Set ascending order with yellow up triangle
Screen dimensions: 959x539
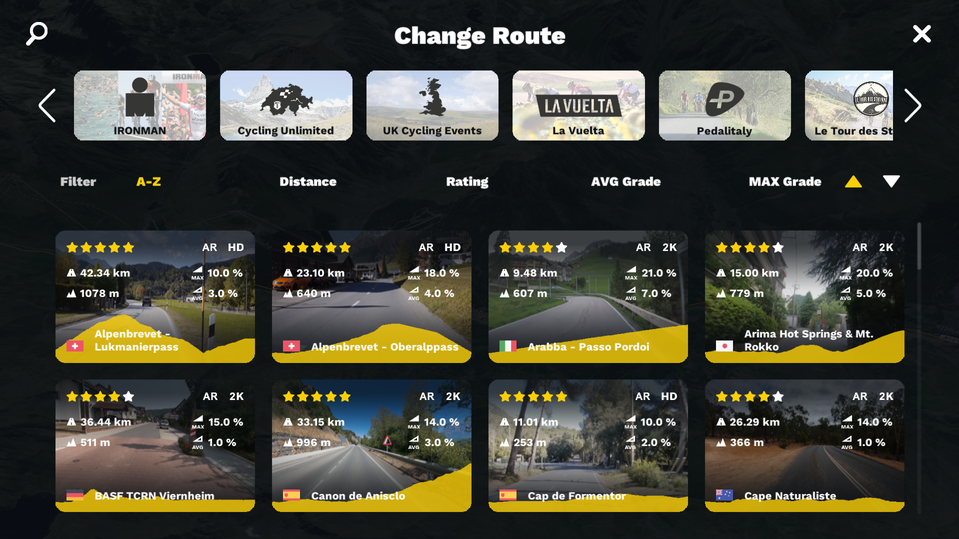(853, 182)
